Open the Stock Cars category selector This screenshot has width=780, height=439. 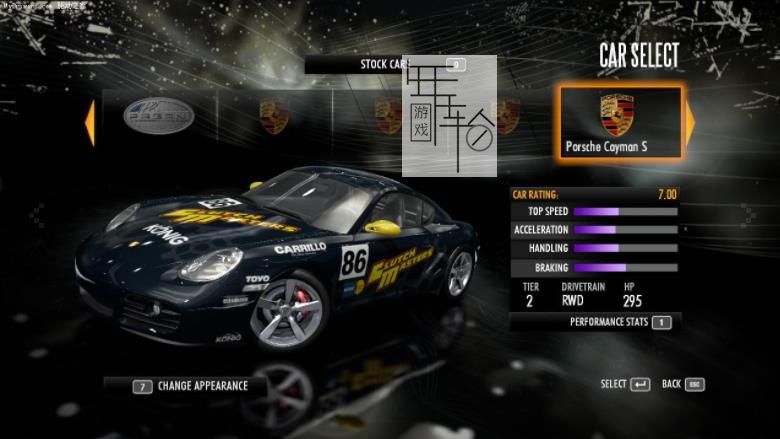385,64
